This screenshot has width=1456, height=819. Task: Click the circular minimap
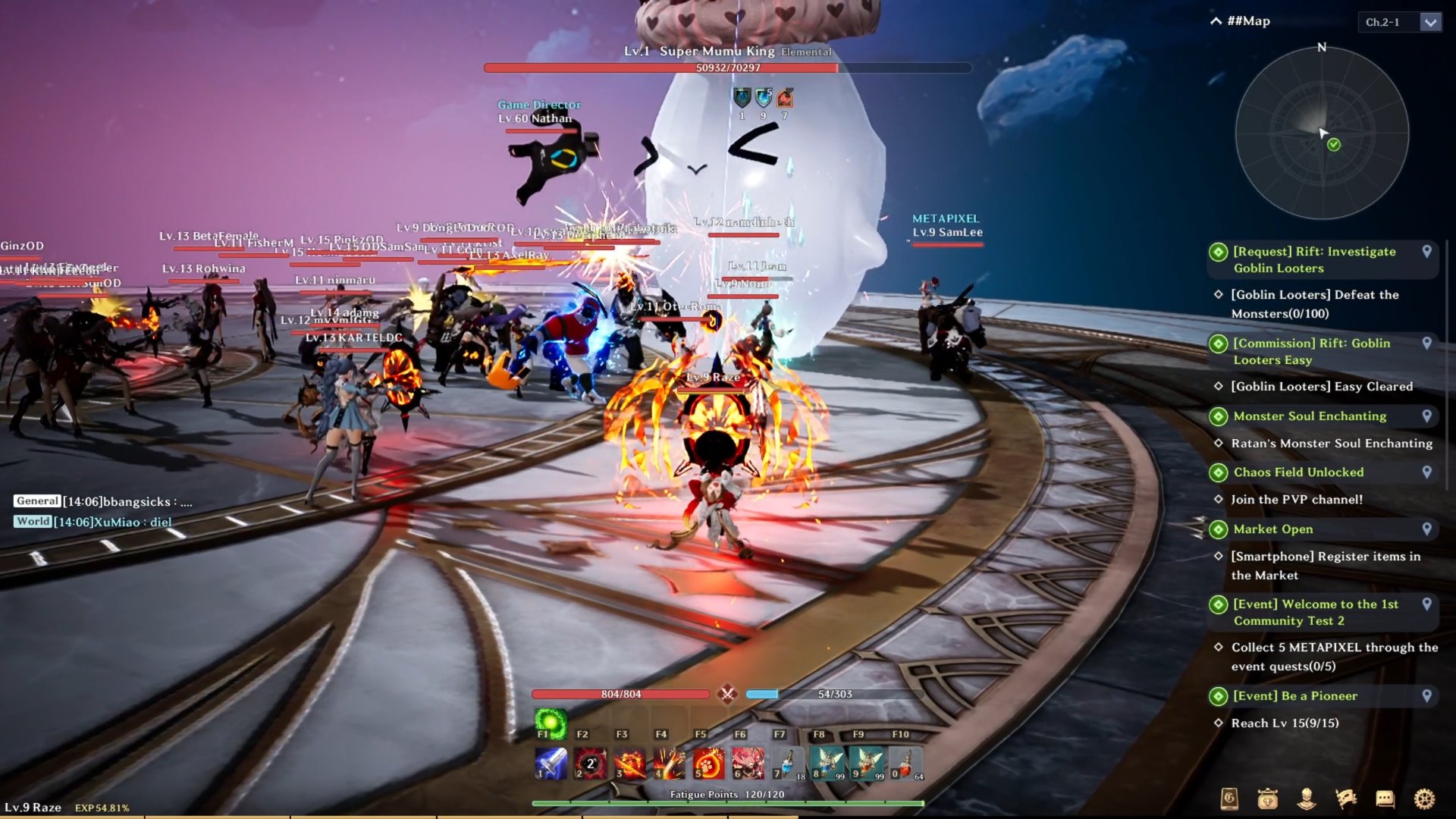(1322, 134)
